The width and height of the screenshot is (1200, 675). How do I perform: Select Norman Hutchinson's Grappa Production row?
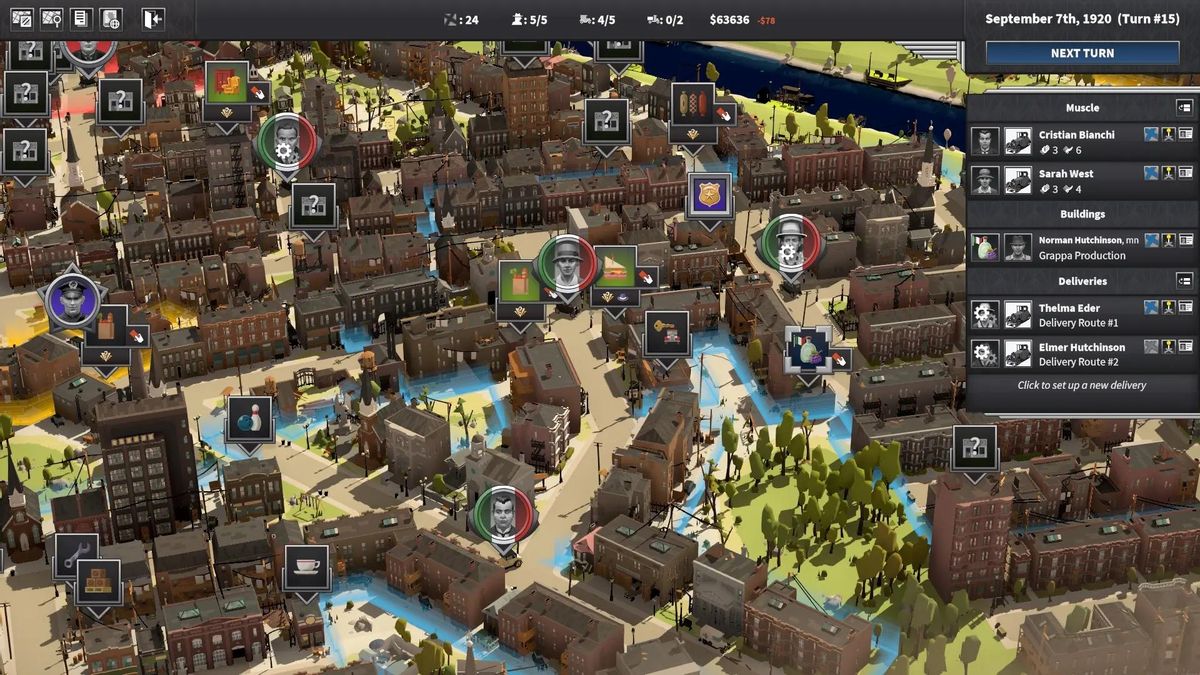pos(1082,247)
